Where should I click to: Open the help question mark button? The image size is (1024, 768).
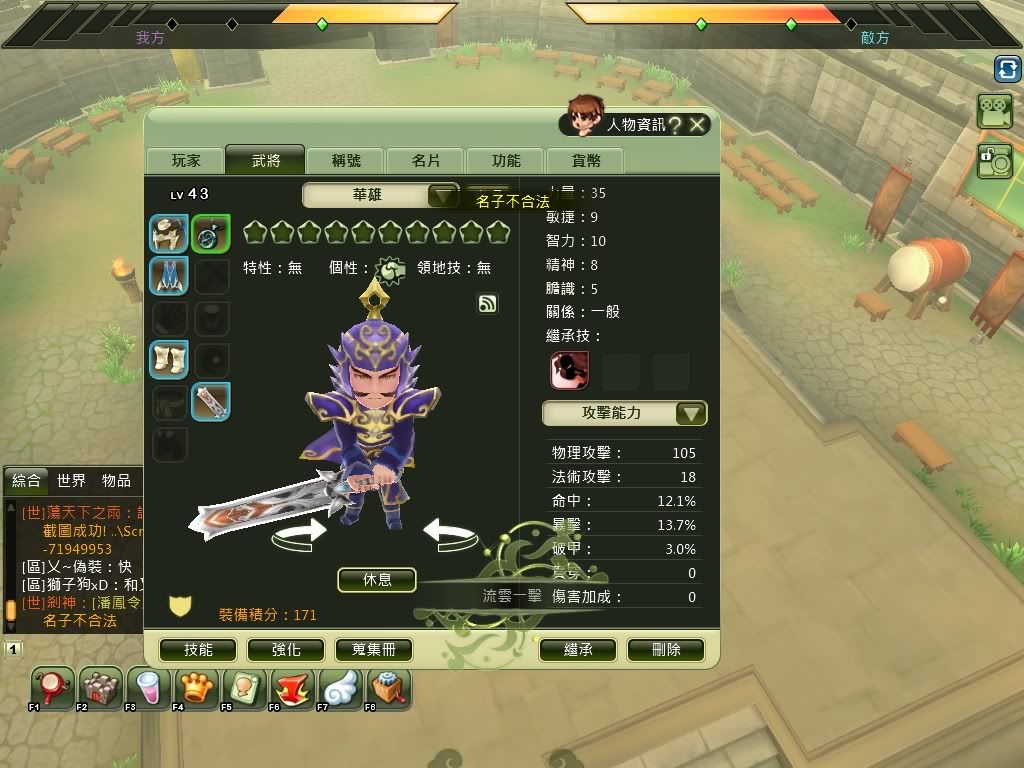(675, 124)
